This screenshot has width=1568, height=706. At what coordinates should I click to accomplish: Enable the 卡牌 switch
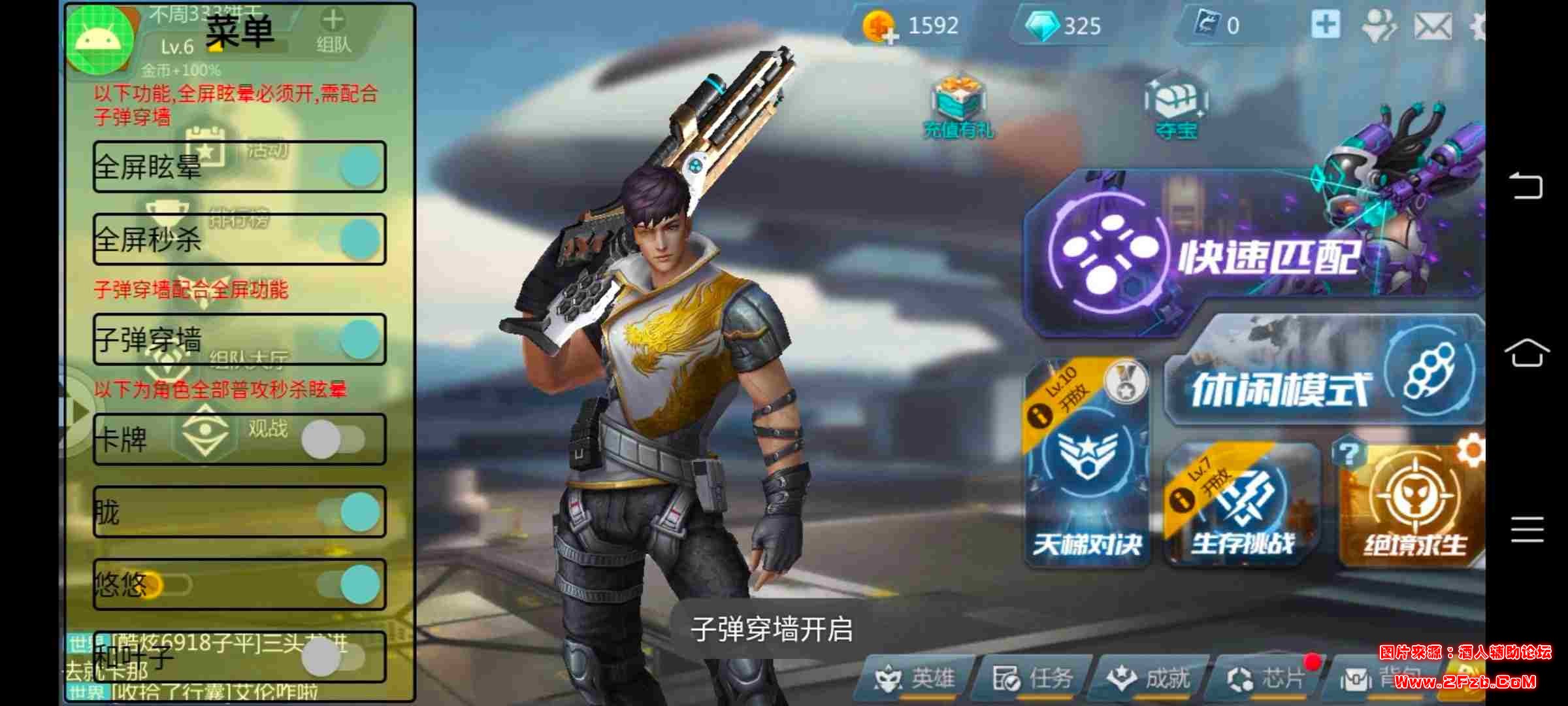click(332, 439)
